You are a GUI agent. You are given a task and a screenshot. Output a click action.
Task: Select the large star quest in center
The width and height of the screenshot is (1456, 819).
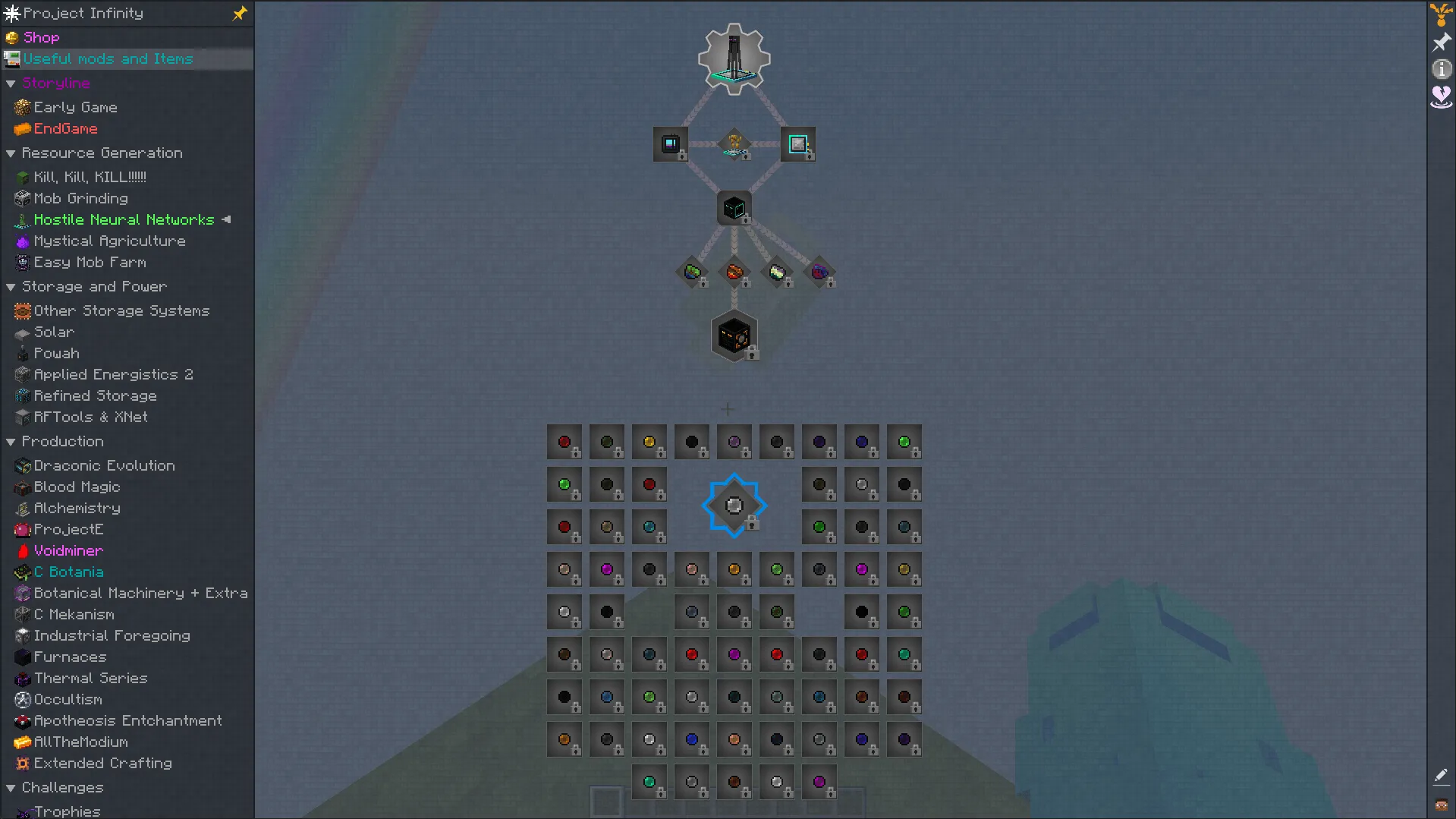point(733,505)
